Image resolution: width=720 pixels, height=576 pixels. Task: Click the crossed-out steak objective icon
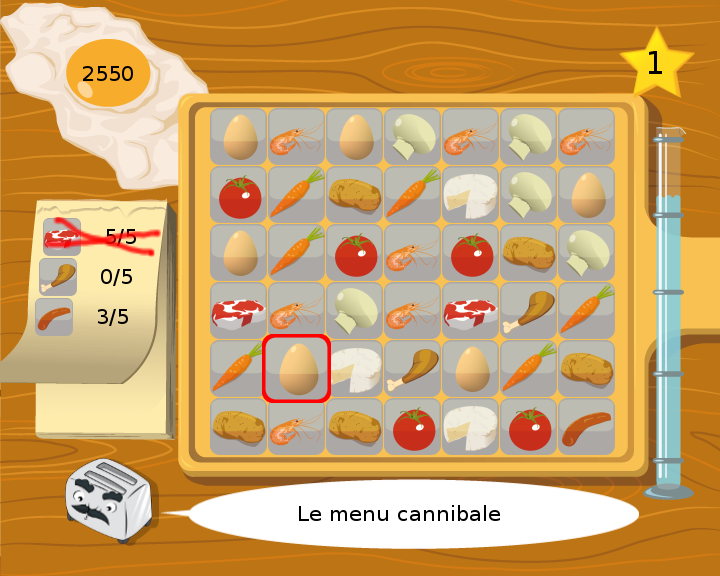click(61, 237)
